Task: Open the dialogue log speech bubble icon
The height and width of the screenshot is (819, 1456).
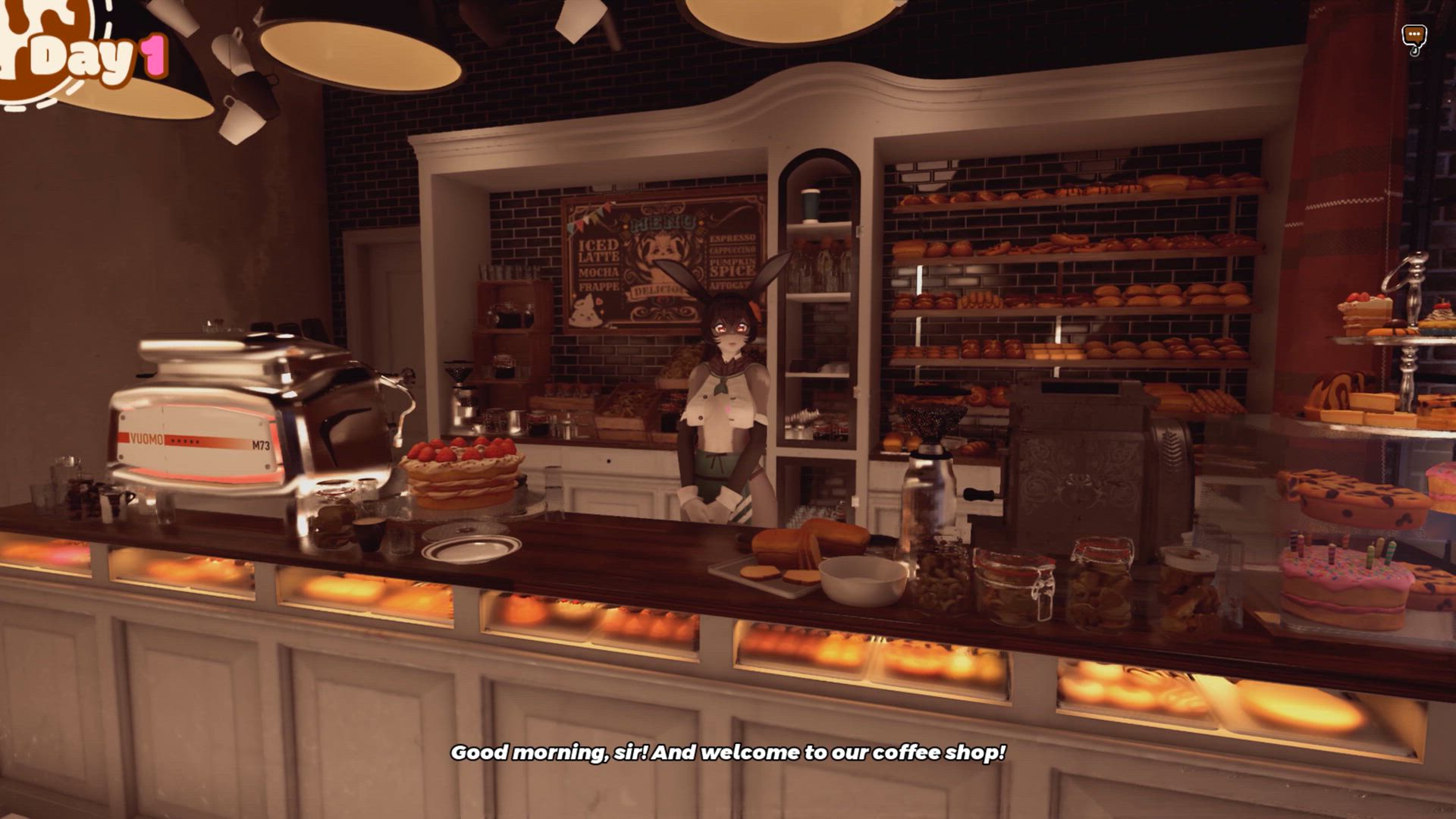Action: coord(1414,36)
